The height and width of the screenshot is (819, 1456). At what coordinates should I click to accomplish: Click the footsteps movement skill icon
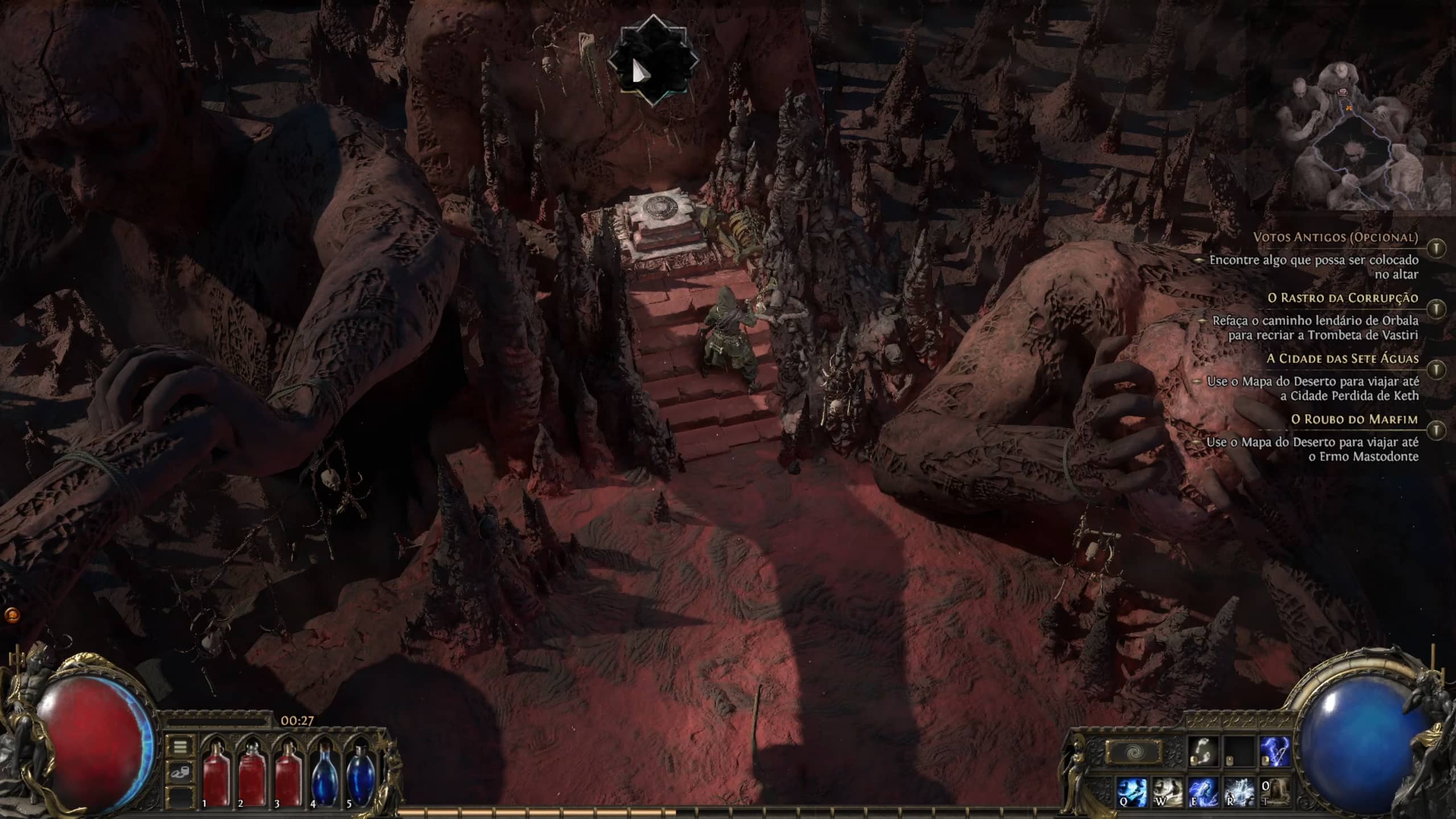click(1202, 751)
